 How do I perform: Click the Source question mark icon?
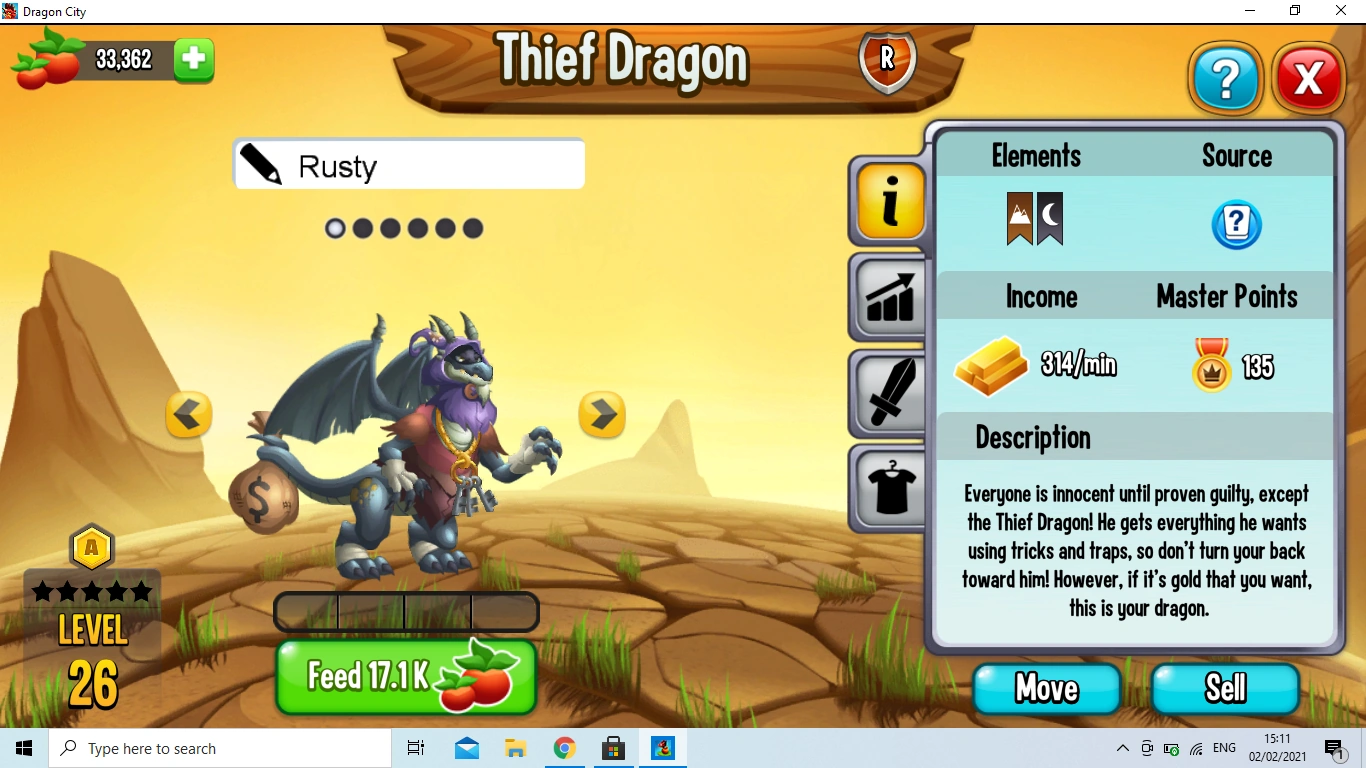pyautogui.click(x=1237, y=225)
